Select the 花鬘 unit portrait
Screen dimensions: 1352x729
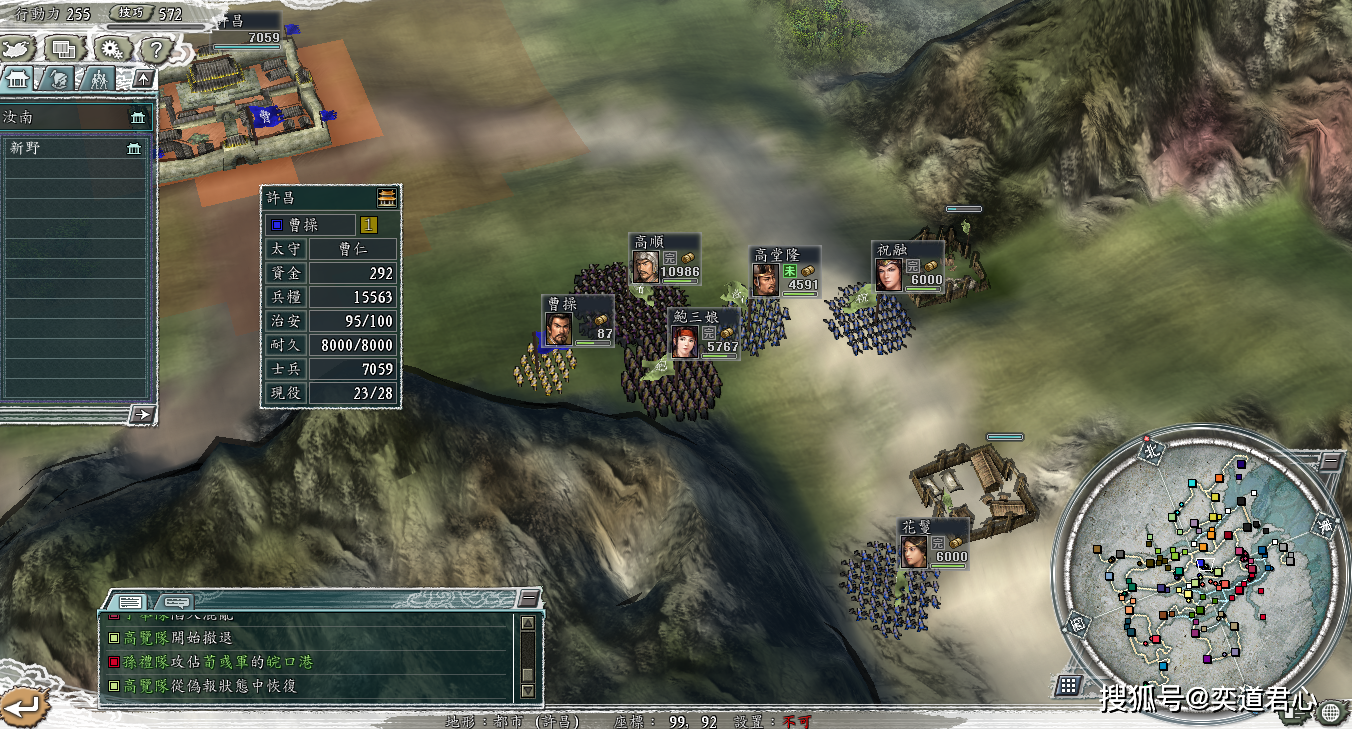[914, 551]
